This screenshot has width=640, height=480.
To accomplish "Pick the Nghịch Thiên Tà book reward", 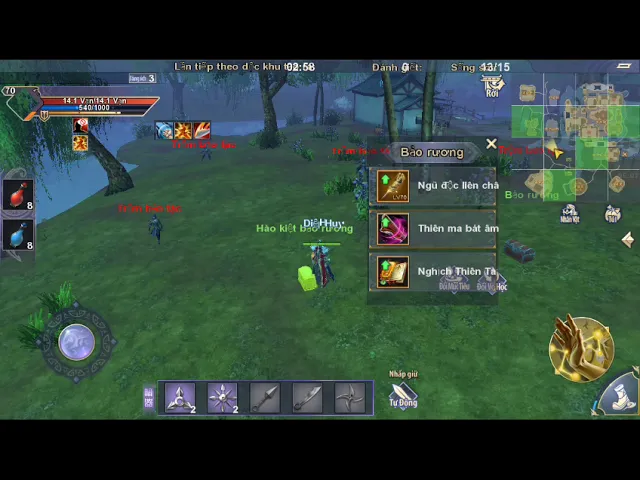I will click(x=433, y=272).
